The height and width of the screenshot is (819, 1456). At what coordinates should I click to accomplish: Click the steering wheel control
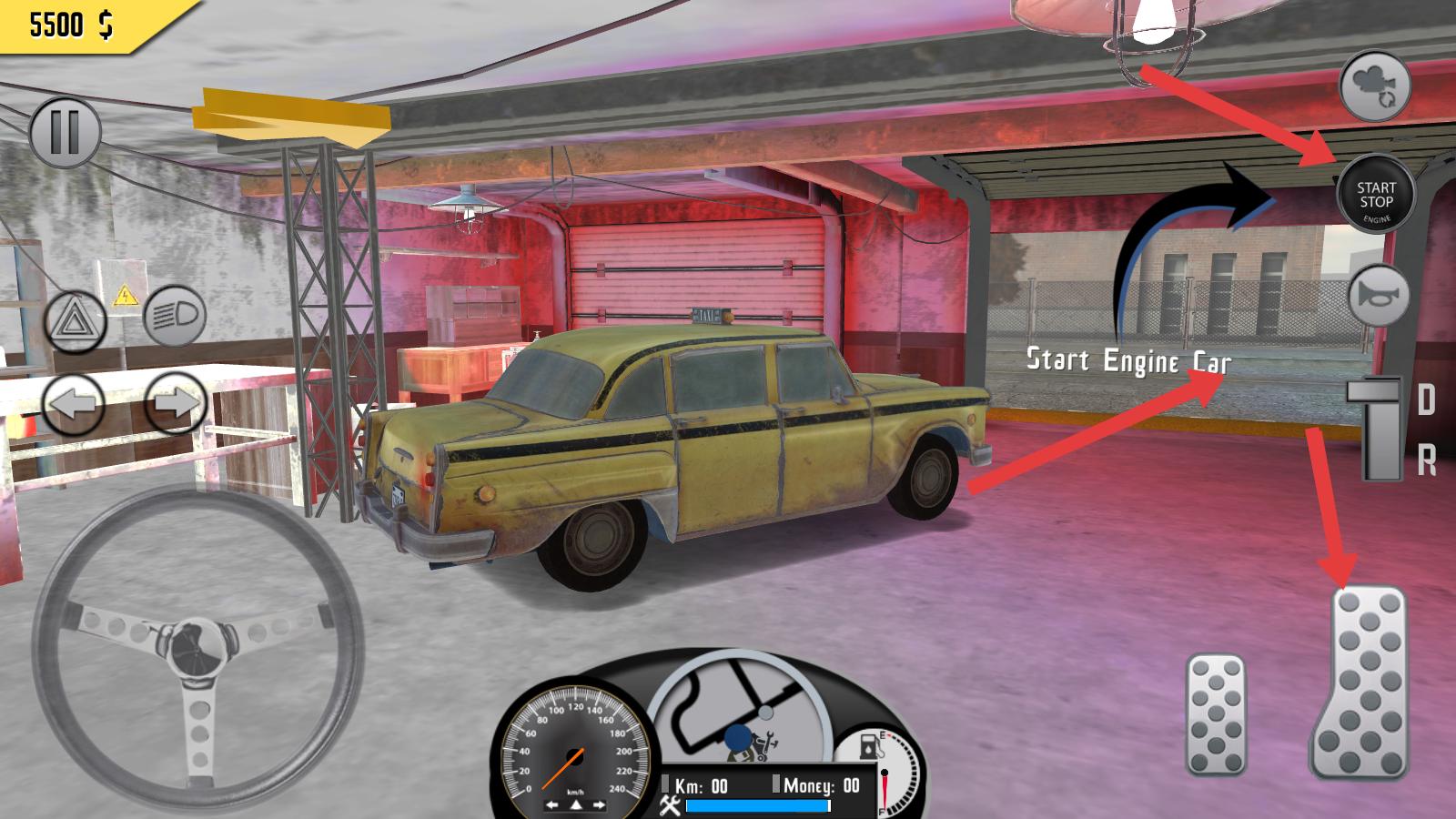[x=197, y=646]
